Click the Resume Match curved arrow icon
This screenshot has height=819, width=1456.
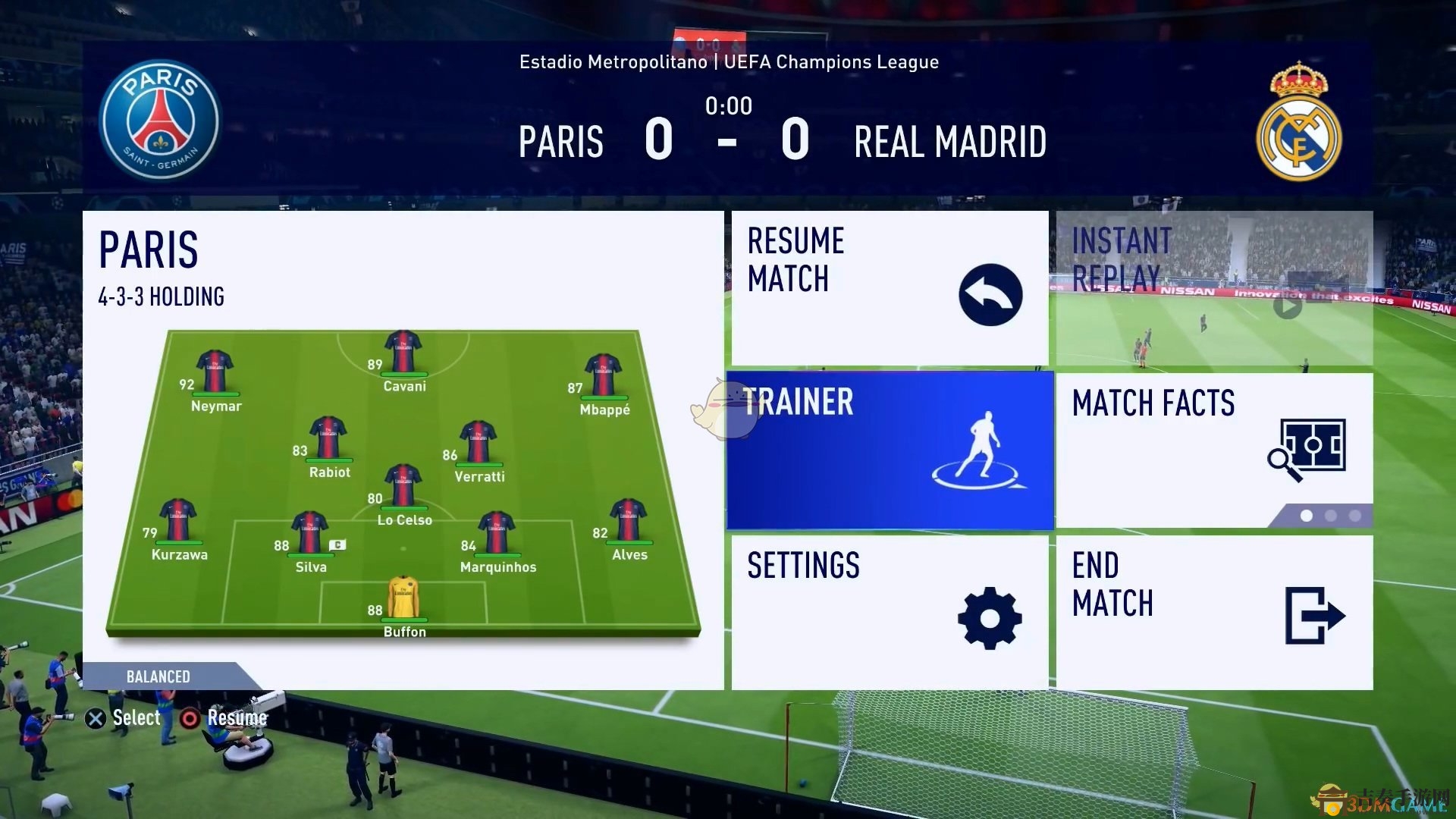click(990, 294)
